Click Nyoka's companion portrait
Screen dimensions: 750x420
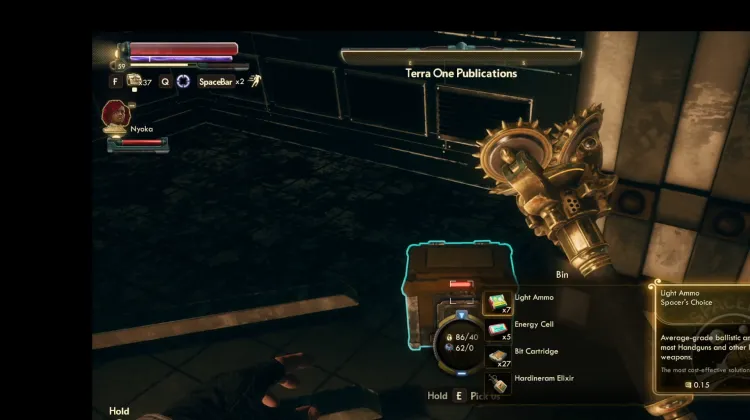click(115, 115)
